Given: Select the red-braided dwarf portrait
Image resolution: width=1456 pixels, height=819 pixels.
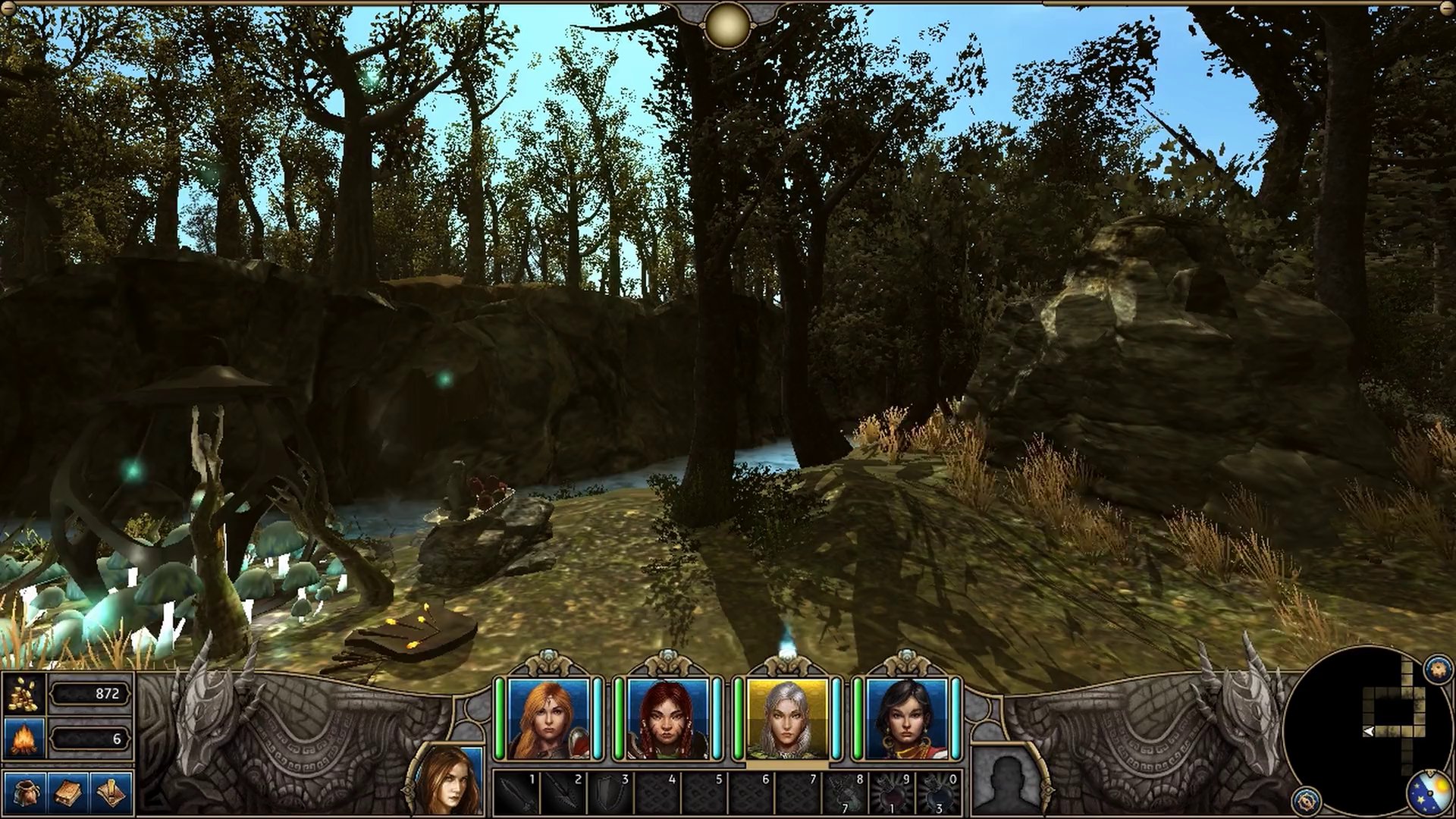Looking at the screenshot, I should [x=667, y=719].
